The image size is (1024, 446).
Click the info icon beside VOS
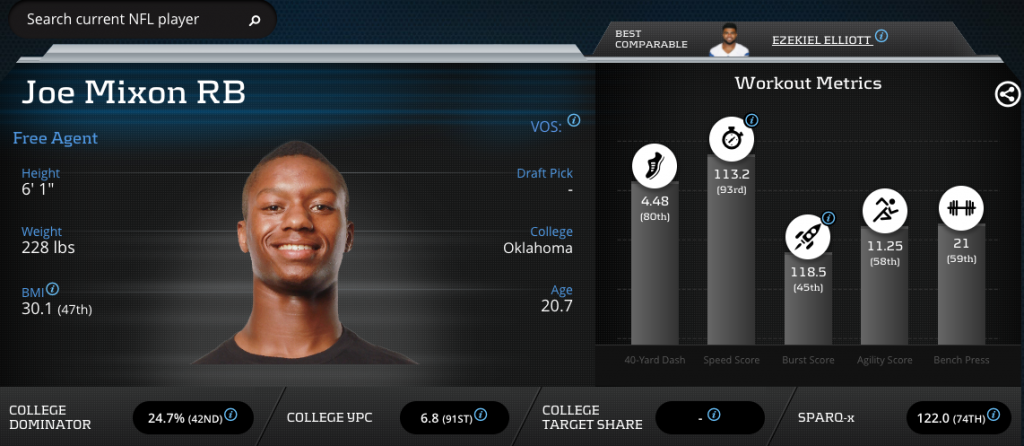pos(574,121)
